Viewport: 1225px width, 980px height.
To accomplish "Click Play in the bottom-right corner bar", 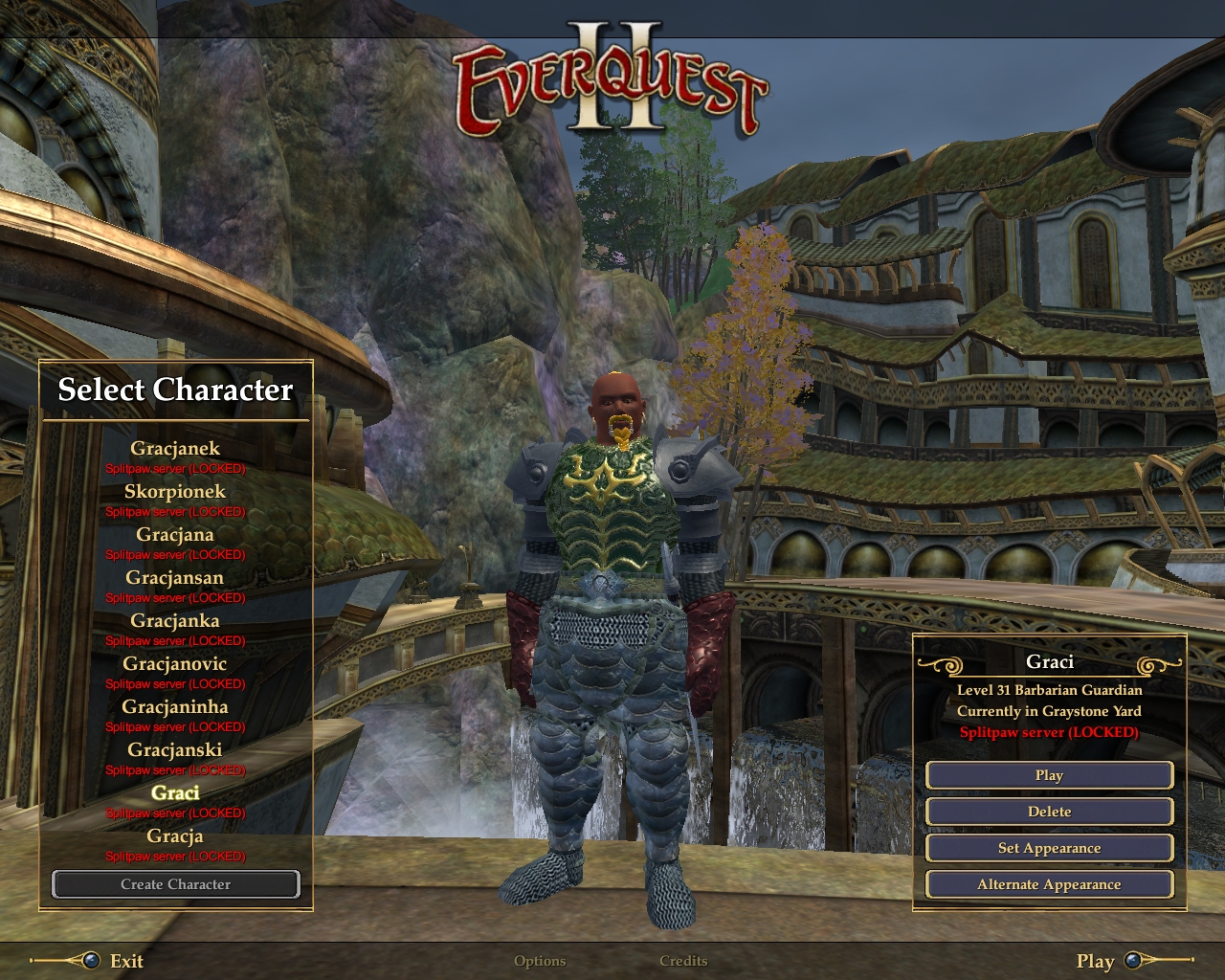I will tap(1096, 961).
